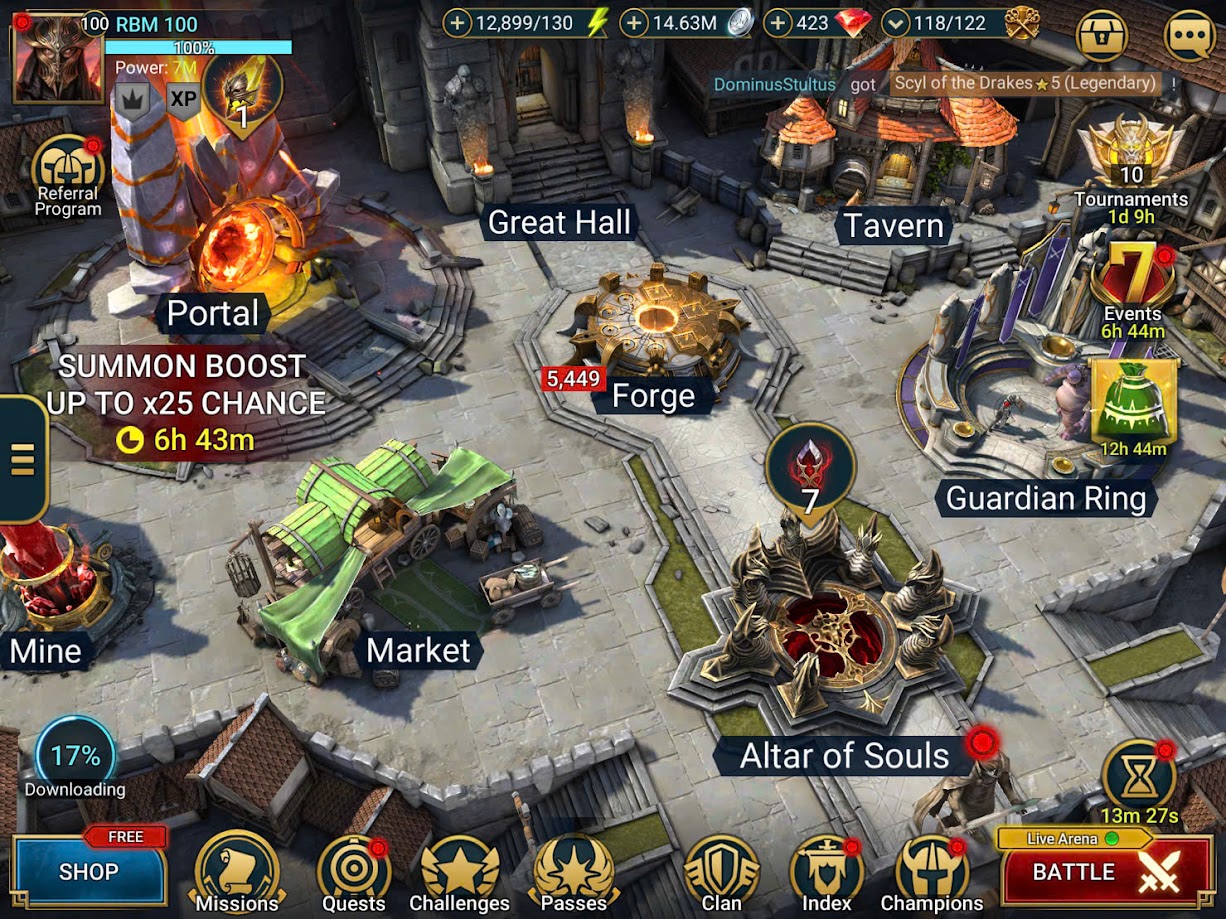Buy more gems with the plus button
Screen dimensions: 1226x919
pyautogui.click(x=777, y=23)
